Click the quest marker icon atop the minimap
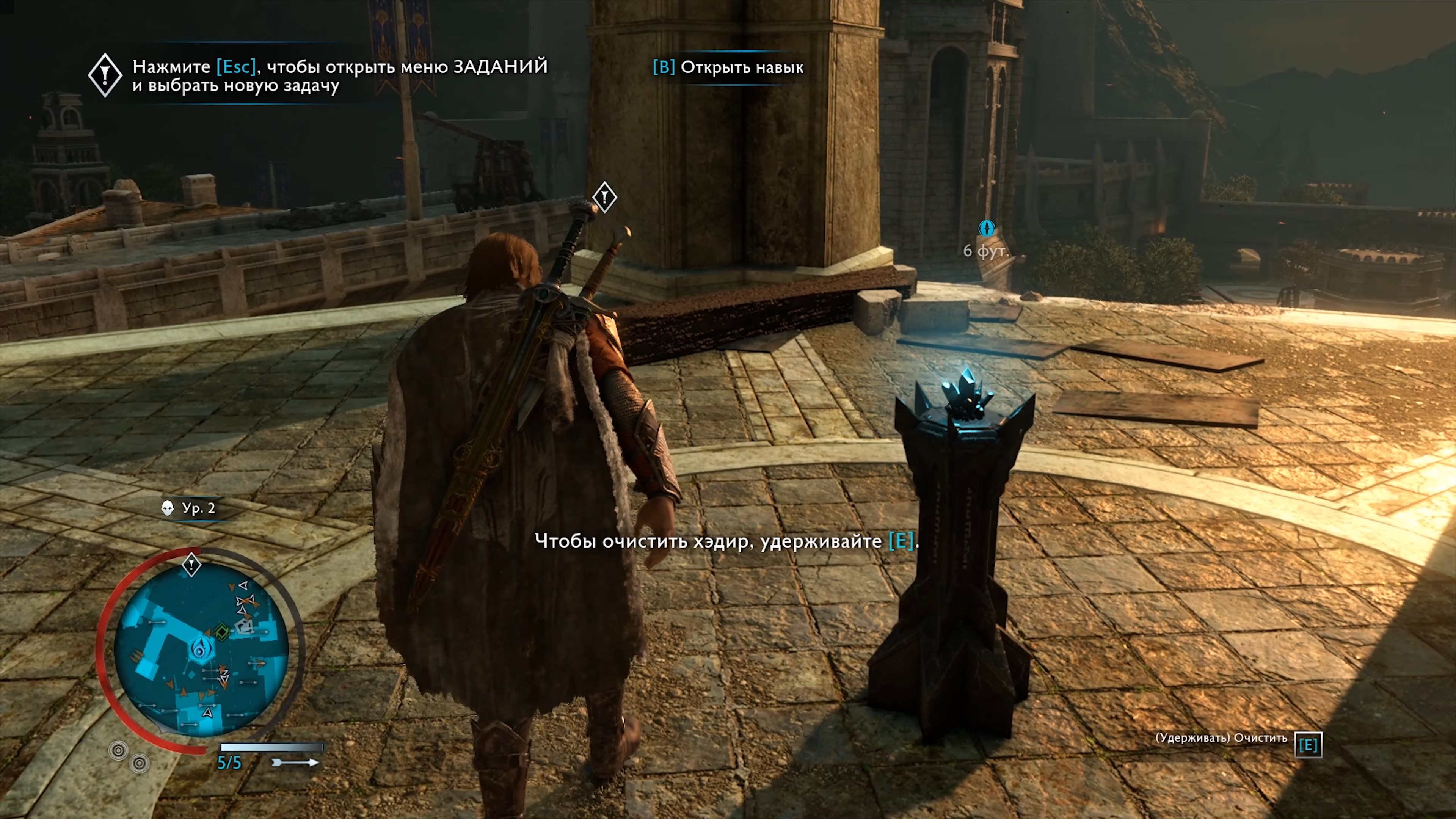The width and height of the screenshot is (1456, 819). [191, 565]
